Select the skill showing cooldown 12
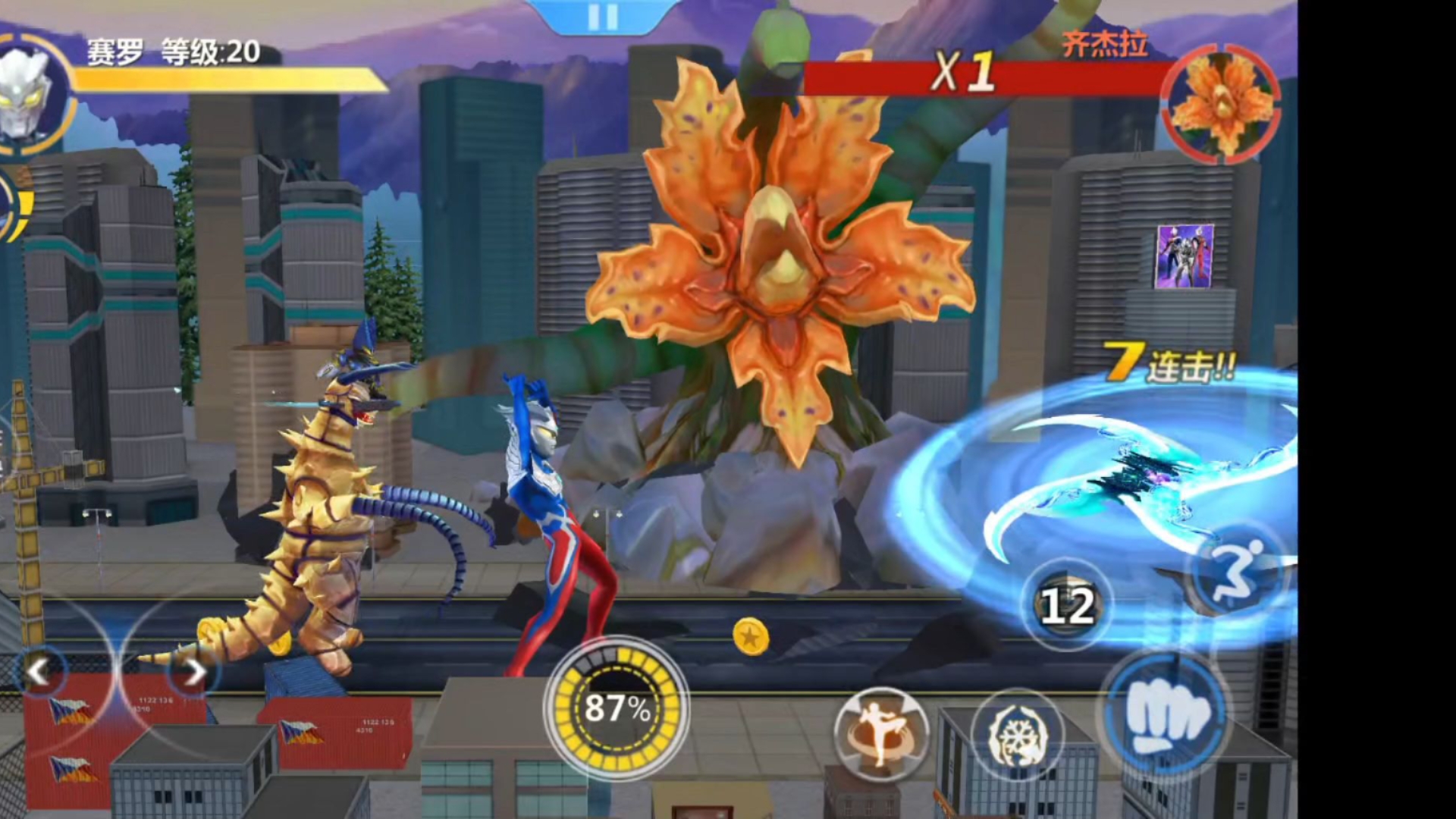1456x819 pixels. pyautogui.click(x=1067, y=605)
